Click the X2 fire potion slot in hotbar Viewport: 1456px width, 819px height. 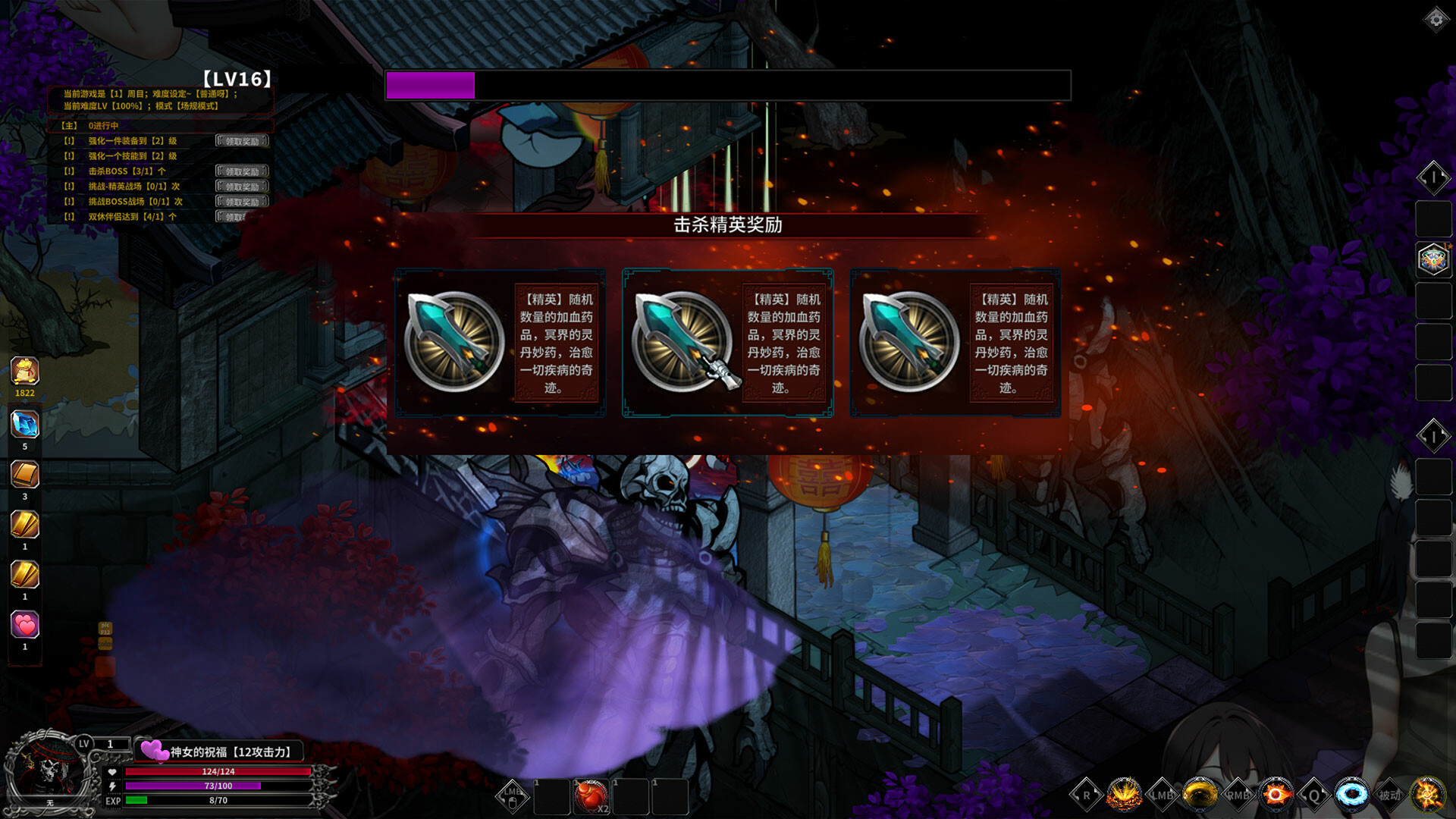[590, 795]
